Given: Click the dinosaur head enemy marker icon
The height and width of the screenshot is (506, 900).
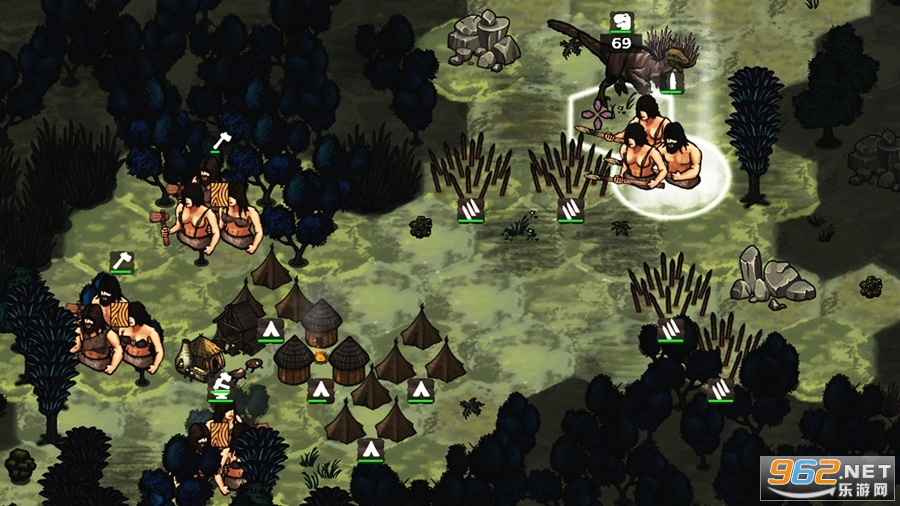Looking at the screenshot, I should tap(621, 21).
